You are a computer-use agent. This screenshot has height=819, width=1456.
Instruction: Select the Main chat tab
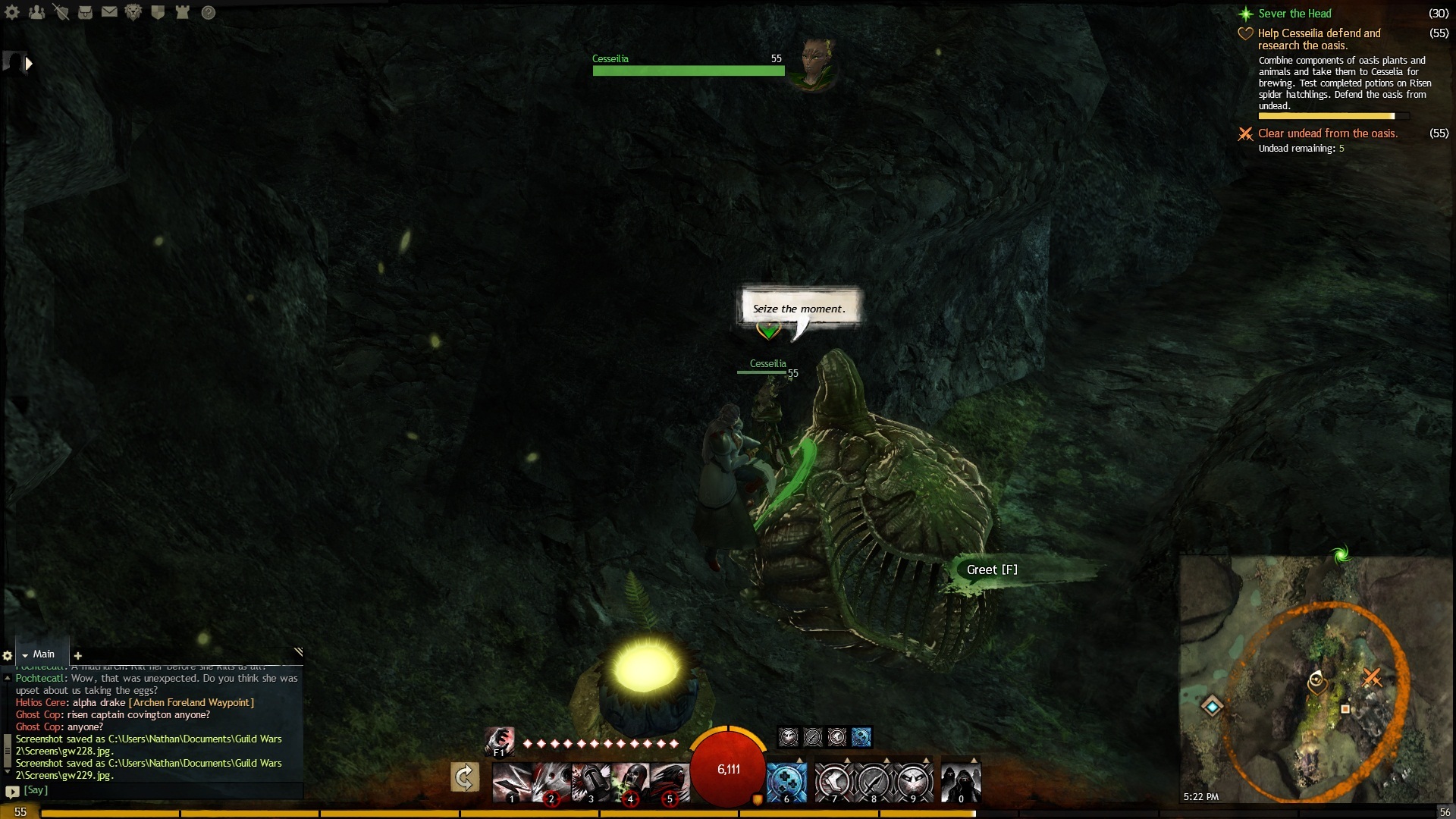[x=42, y=654]
